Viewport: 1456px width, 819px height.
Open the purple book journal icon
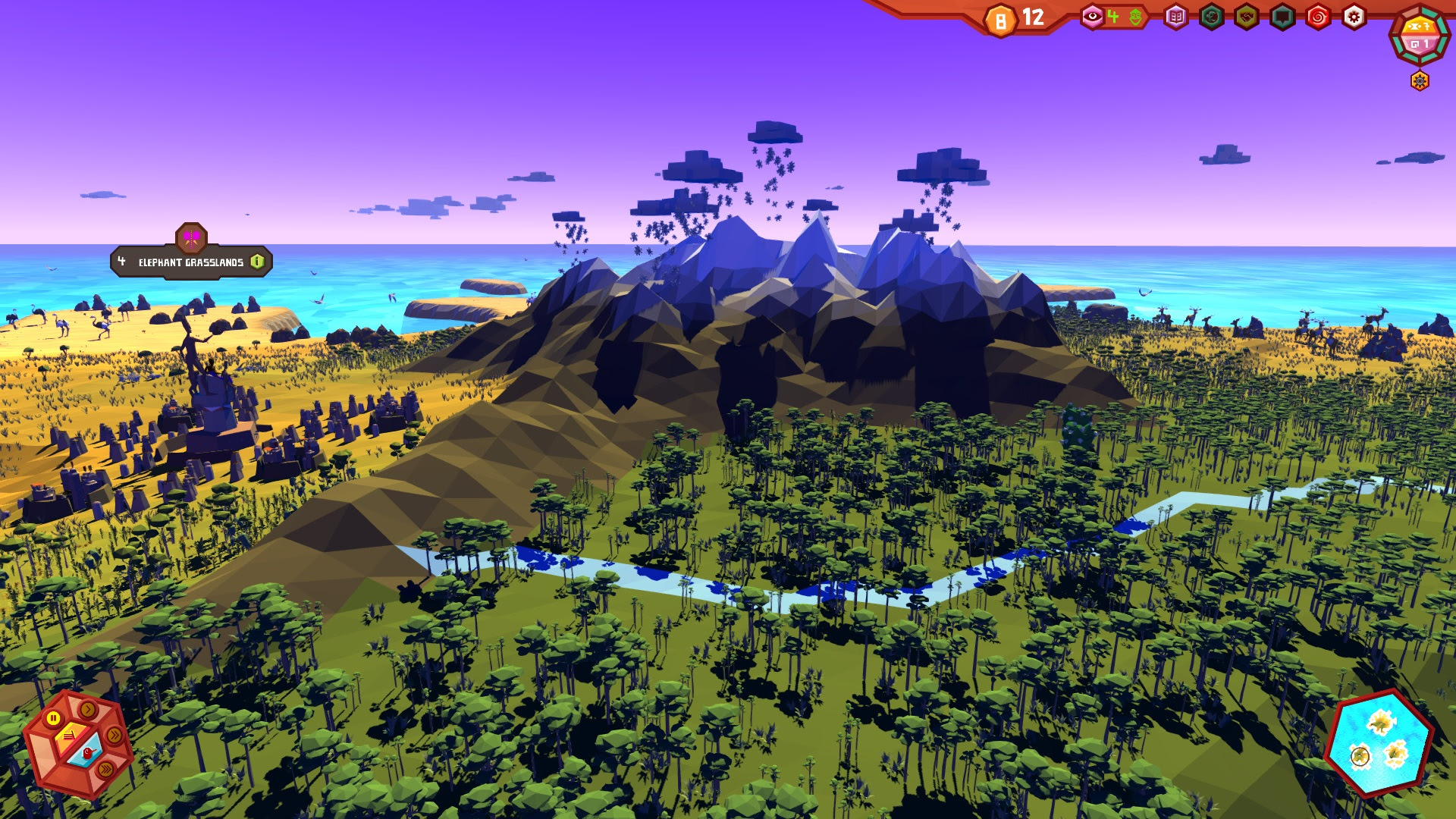tap(1175, 17)
